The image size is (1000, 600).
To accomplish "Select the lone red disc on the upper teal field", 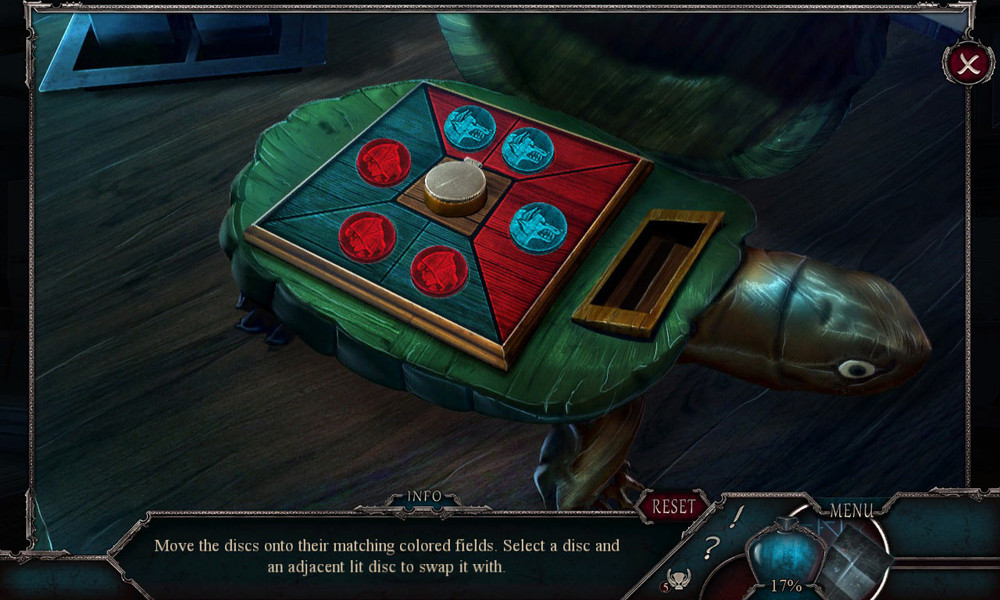I will [384, 161].
